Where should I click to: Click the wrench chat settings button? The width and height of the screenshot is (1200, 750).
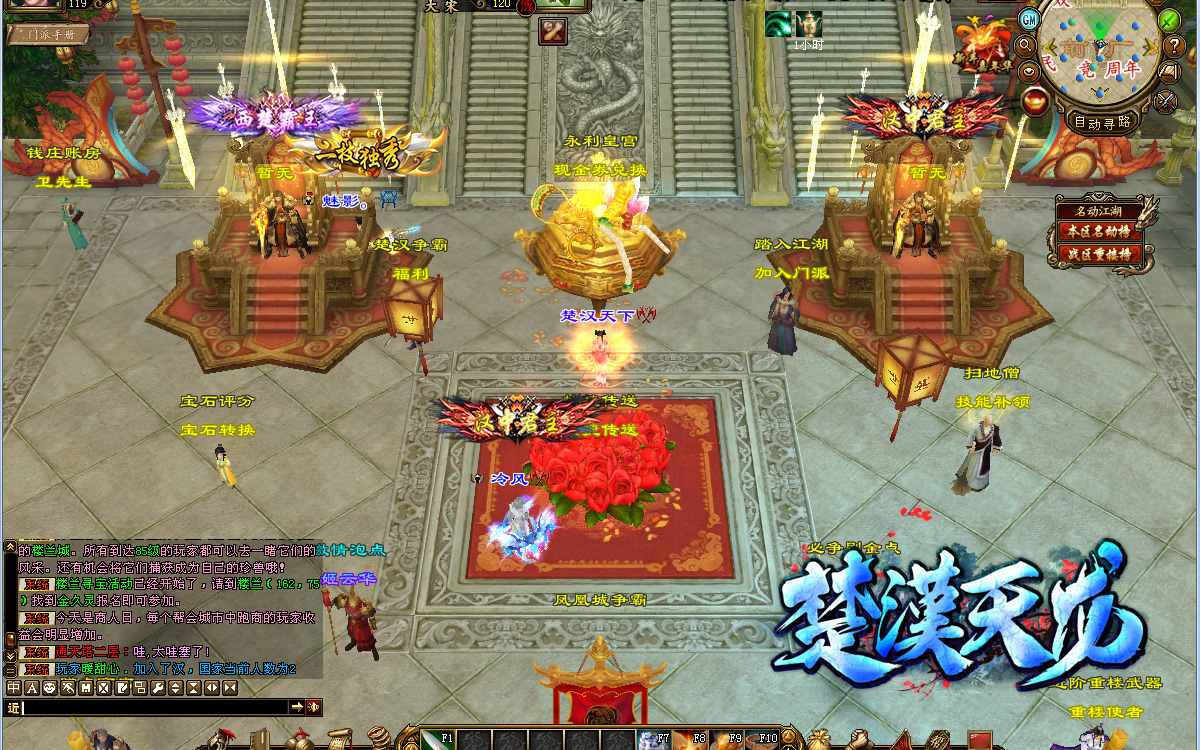point(157,688)
